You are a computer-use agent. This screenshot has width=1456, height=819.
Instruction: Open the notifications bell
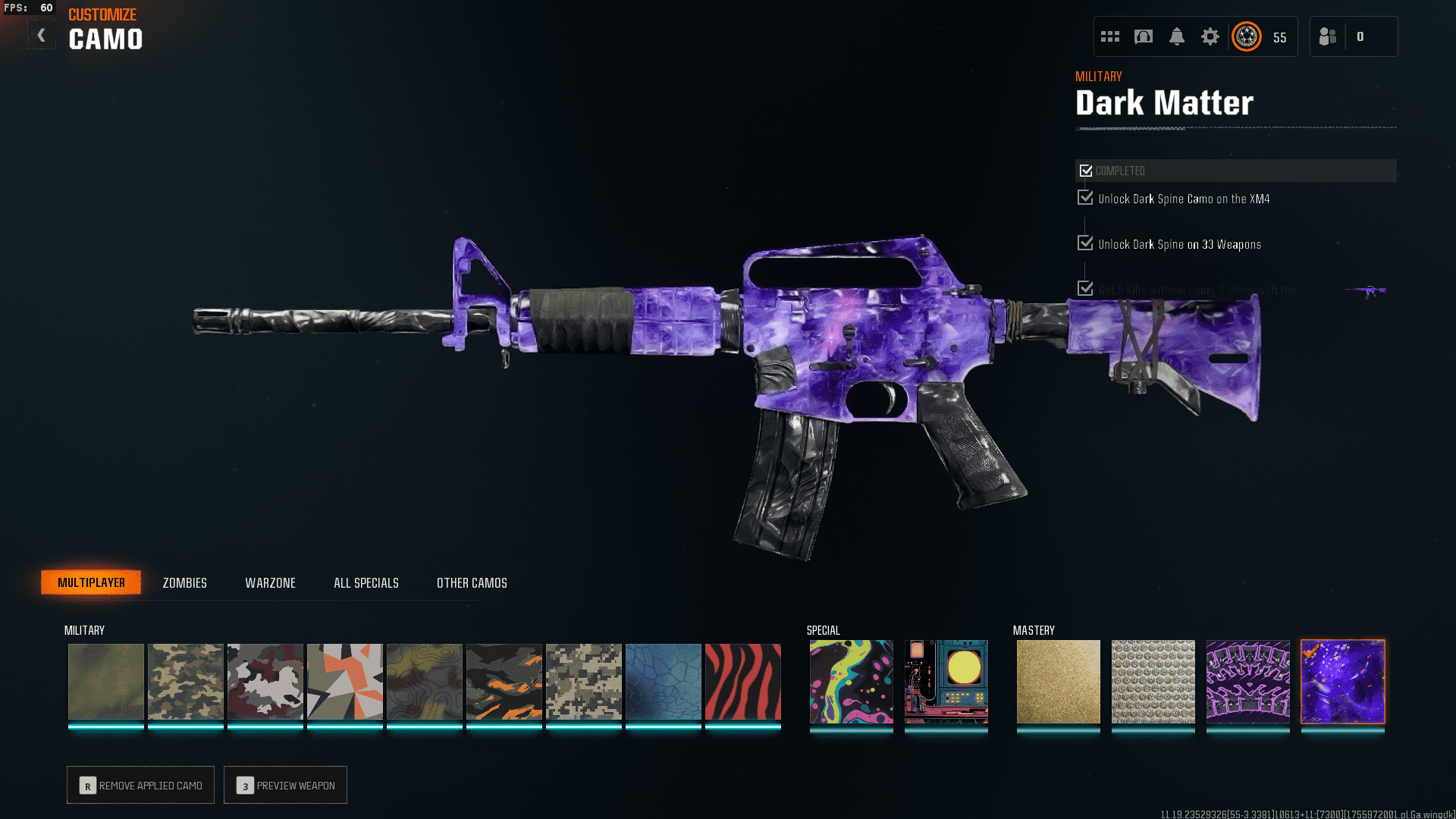(x=1176, y=36)
